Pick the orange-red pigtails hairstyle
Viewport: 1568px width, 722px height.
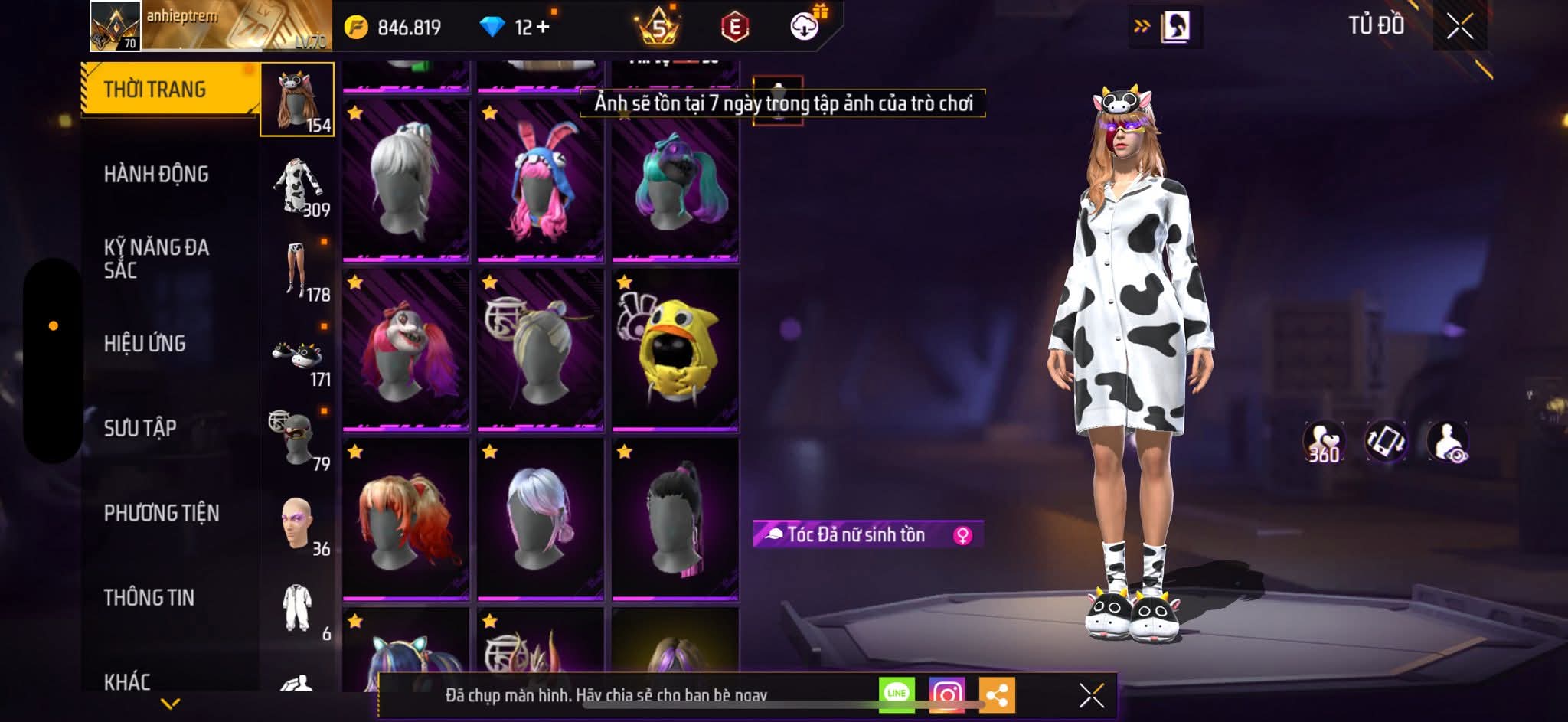click(406, 518)
